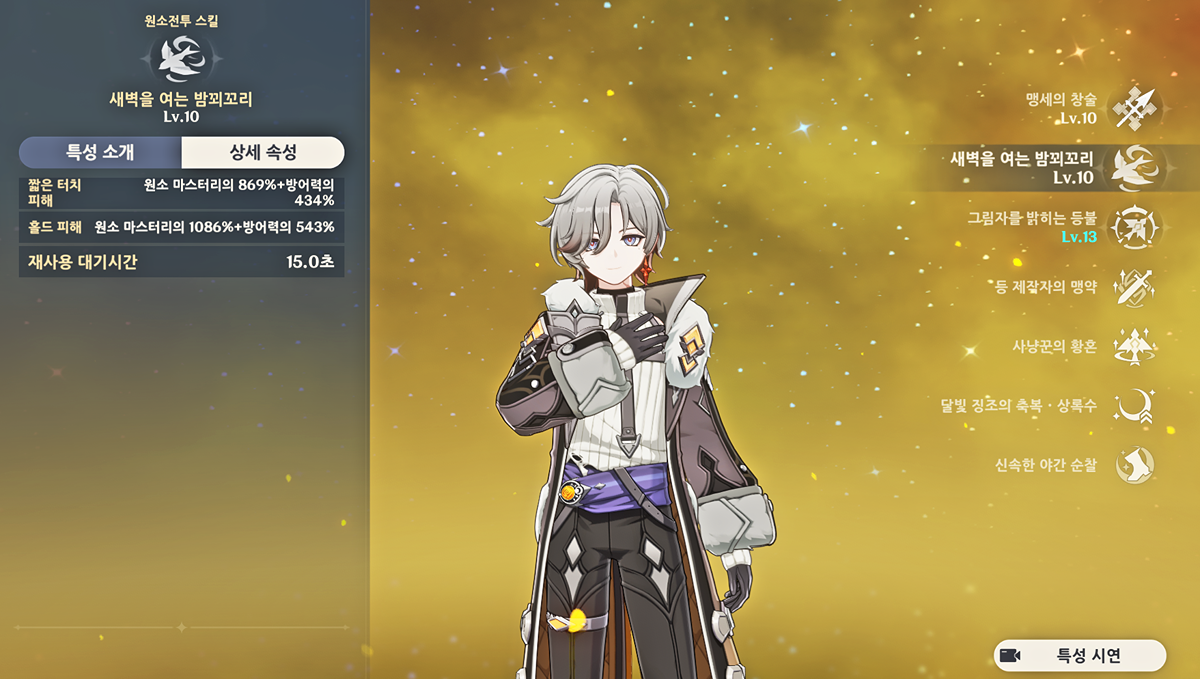Select the 신속한 야간 순찰 passive talent
This screenshot has width=1200, height=679.
(x=1134, y=465)
